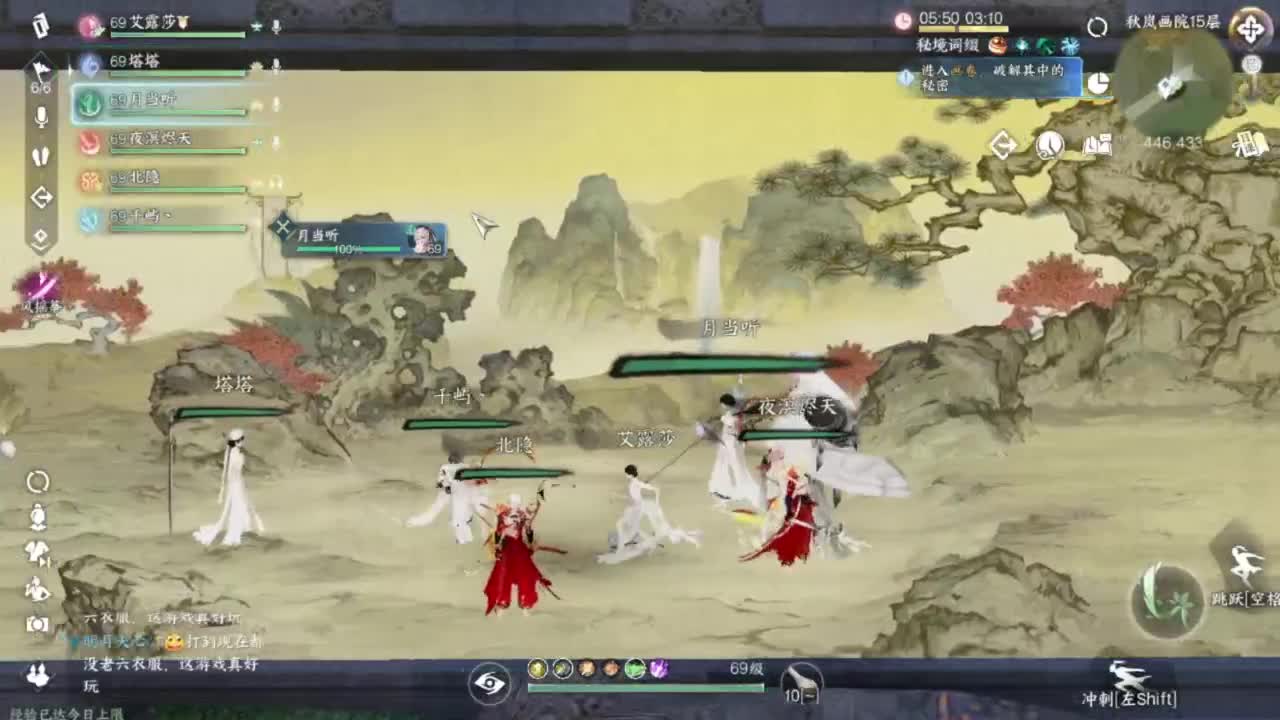Open the compass navigation icon above minimap
The height and width of the screenshot is (720, 1280).
click(1250, 29)
